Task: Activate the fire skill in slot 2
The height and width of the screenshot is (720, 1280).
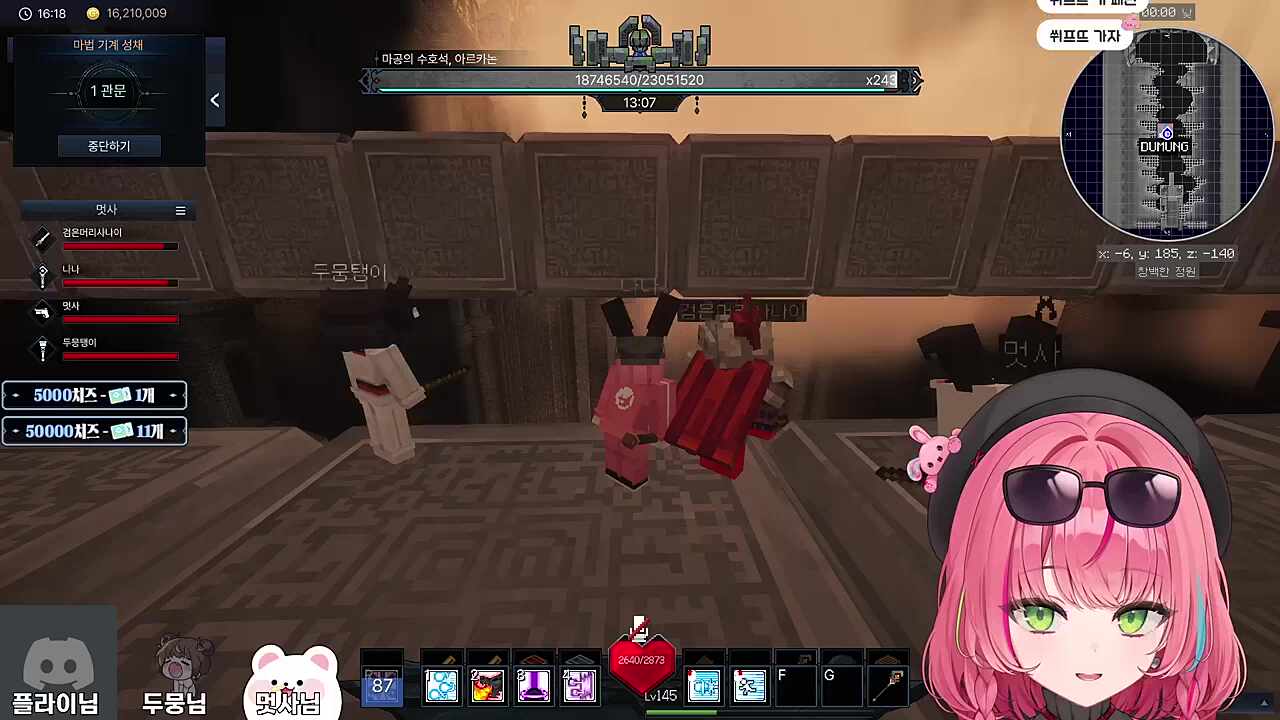Action: tap(487, 684)
